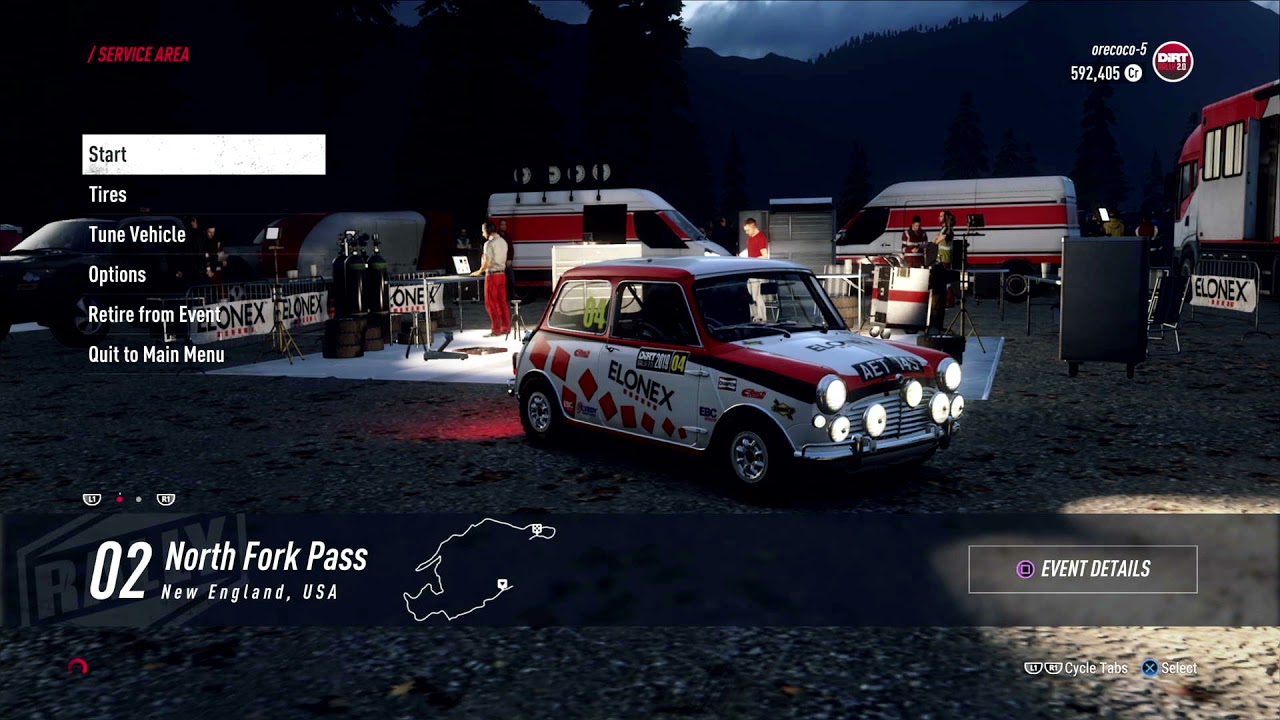Screen dimensions: 1280x720
Task: Cycle tabs using the L1 prompt bottom-right
Action: click(1035, 668)
